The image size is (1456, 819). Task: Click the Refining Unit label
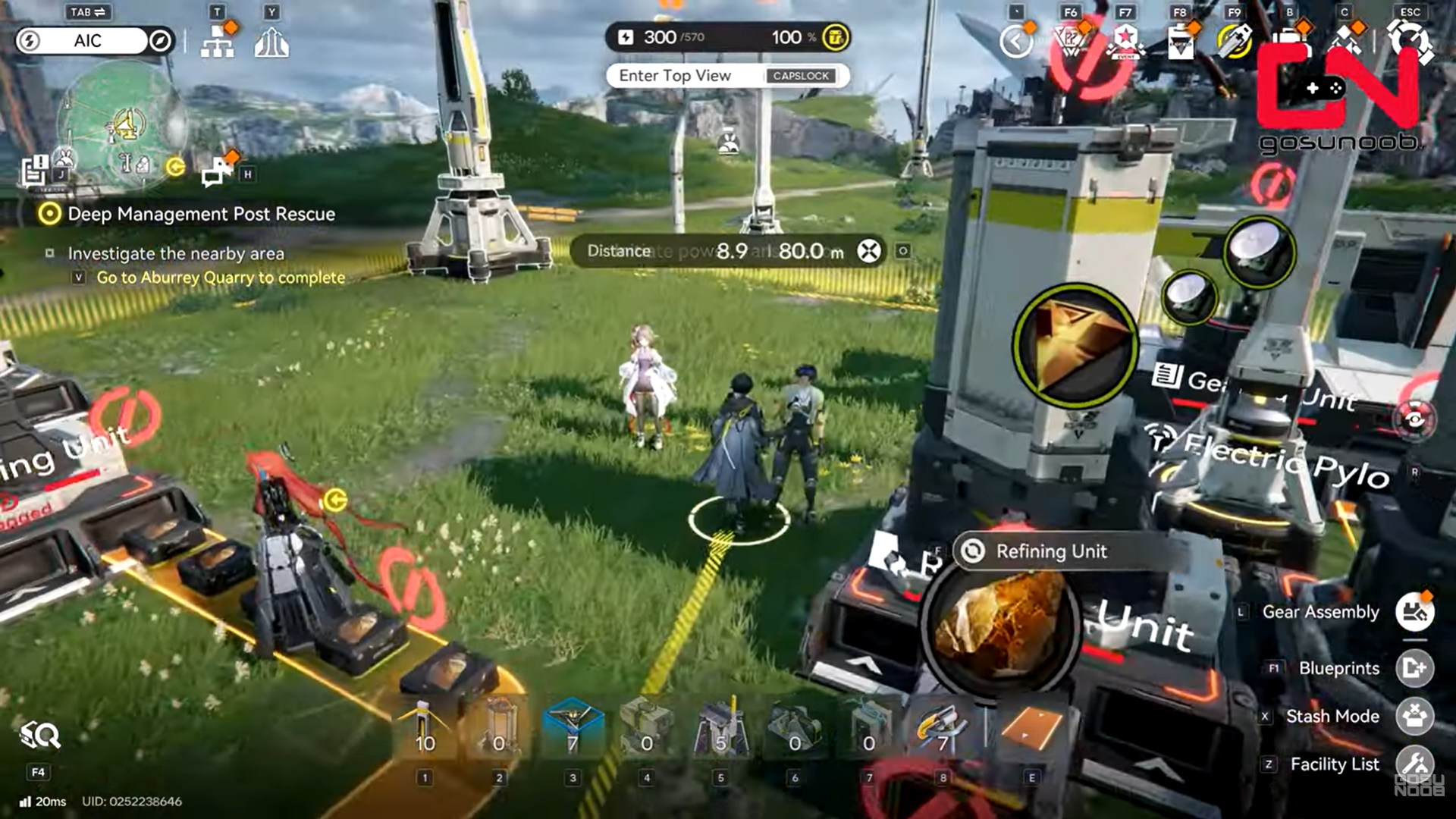(x=1050, y=551)
